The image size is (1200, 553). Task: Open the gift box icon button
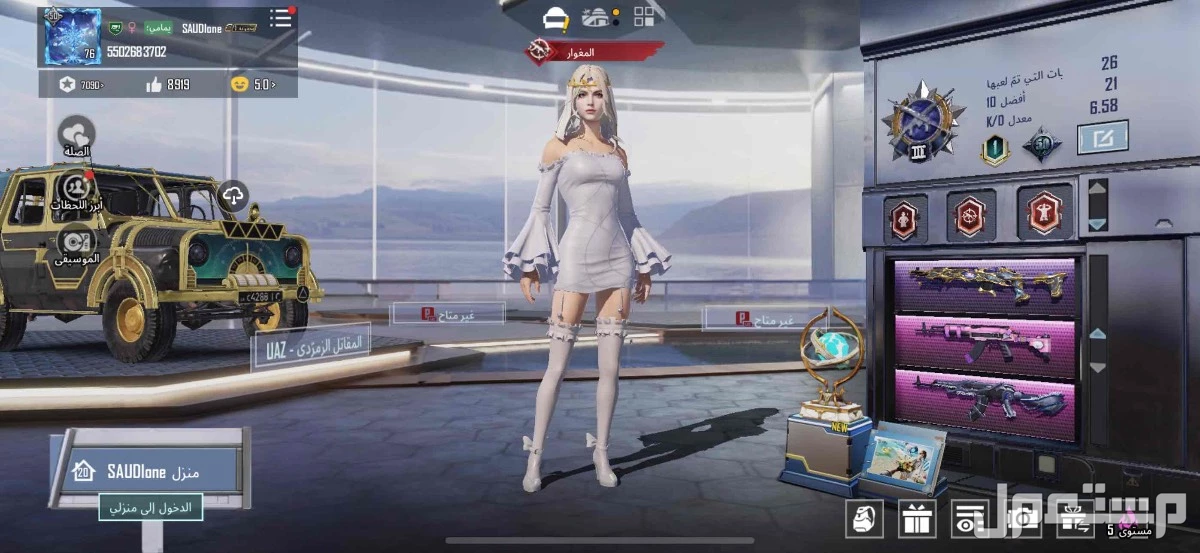click(x=916, y=519)
